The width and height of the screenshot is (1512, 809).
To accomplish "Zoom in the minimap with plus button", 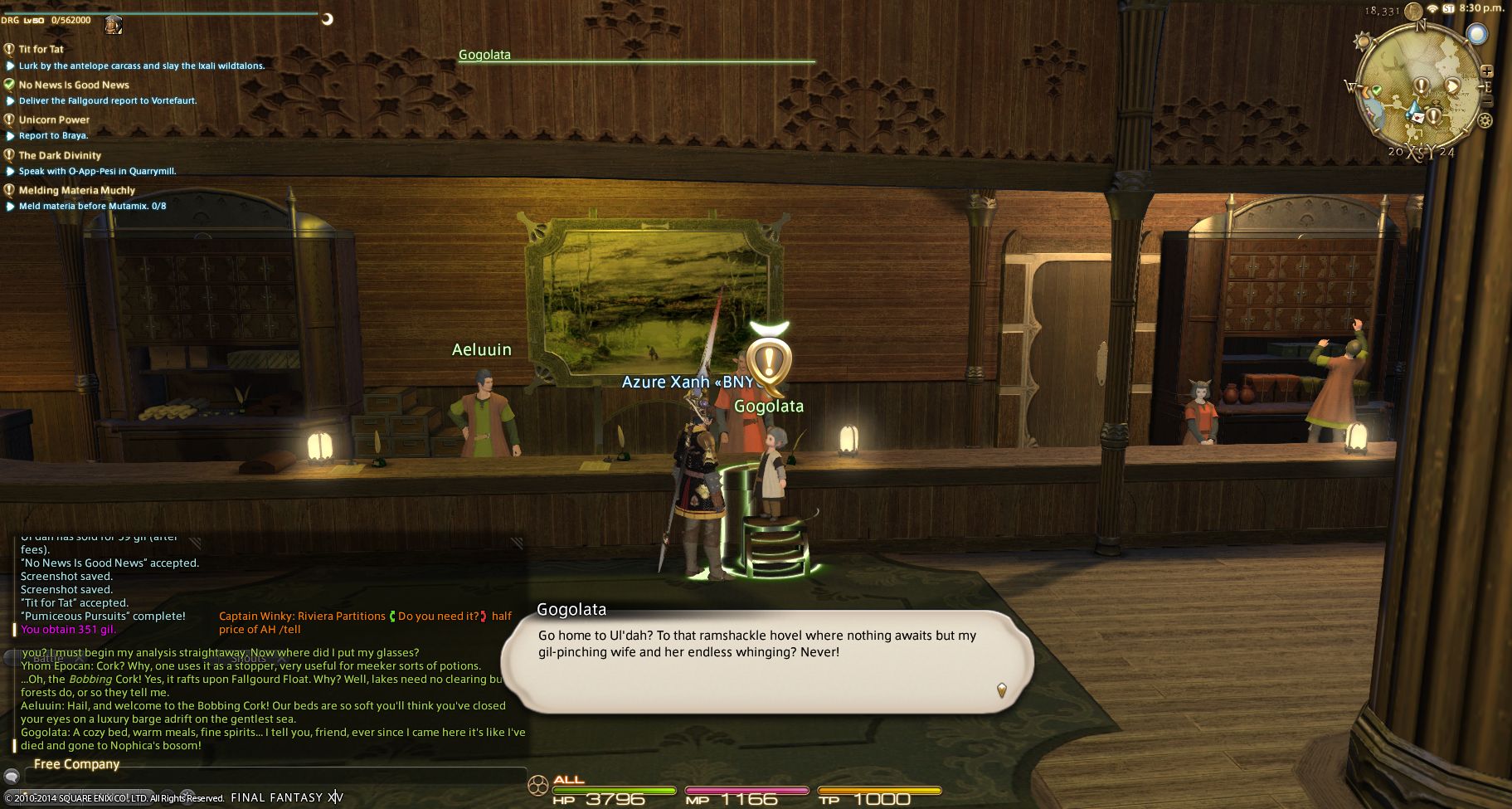I will coord(1487,72).
